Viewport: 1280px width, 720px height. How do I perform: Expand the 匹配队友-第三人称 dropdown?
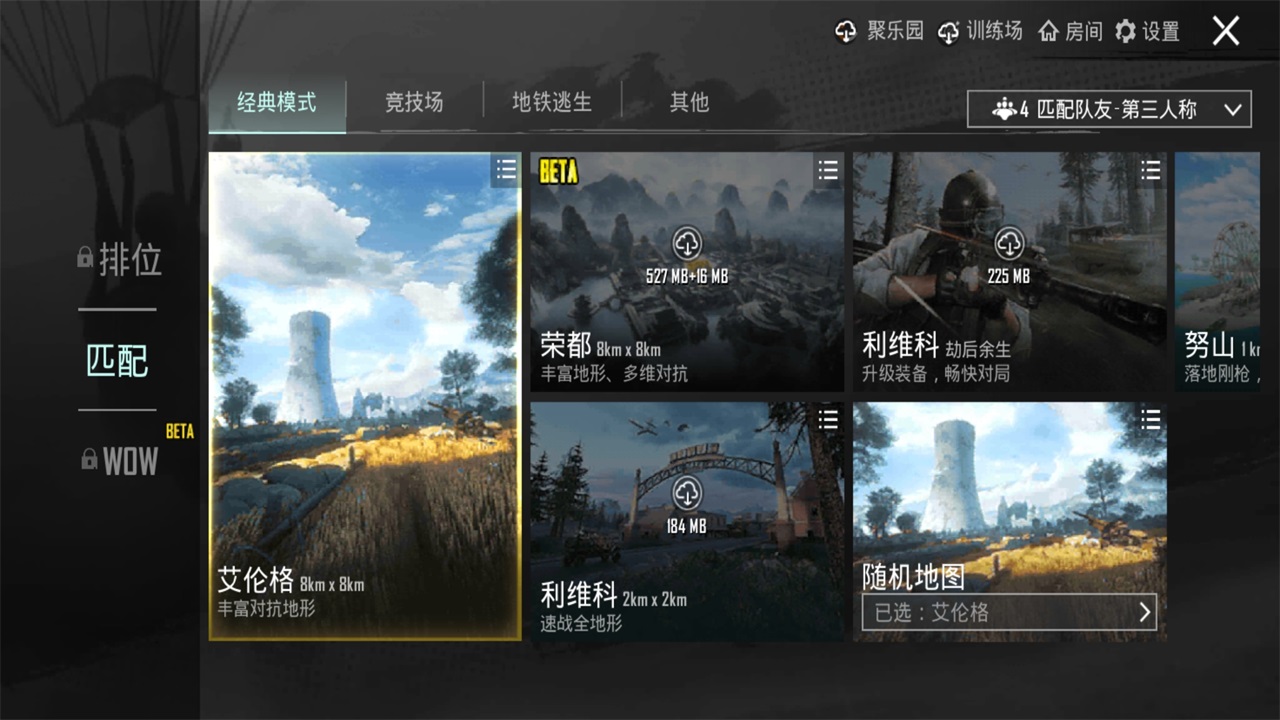[x=1108, y=108]
